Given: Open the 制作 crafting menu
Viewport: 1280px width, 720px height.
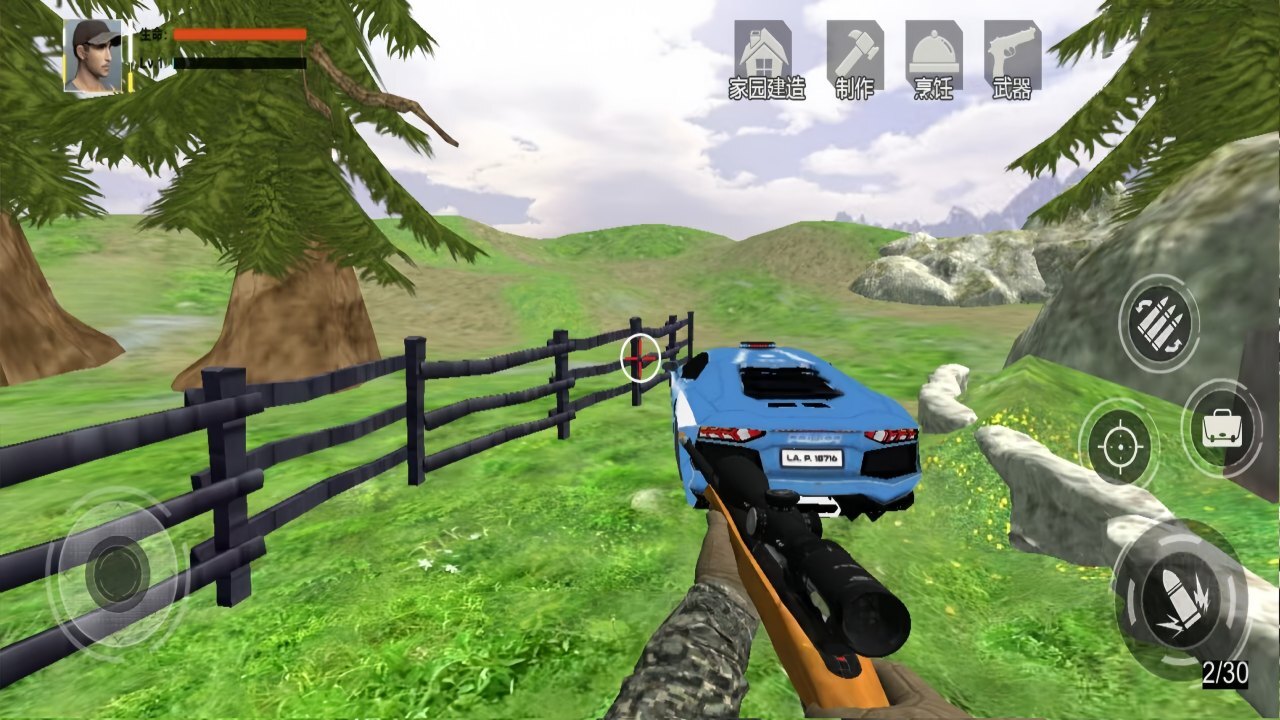Looking at the screenshot, I should coord(854,59).
